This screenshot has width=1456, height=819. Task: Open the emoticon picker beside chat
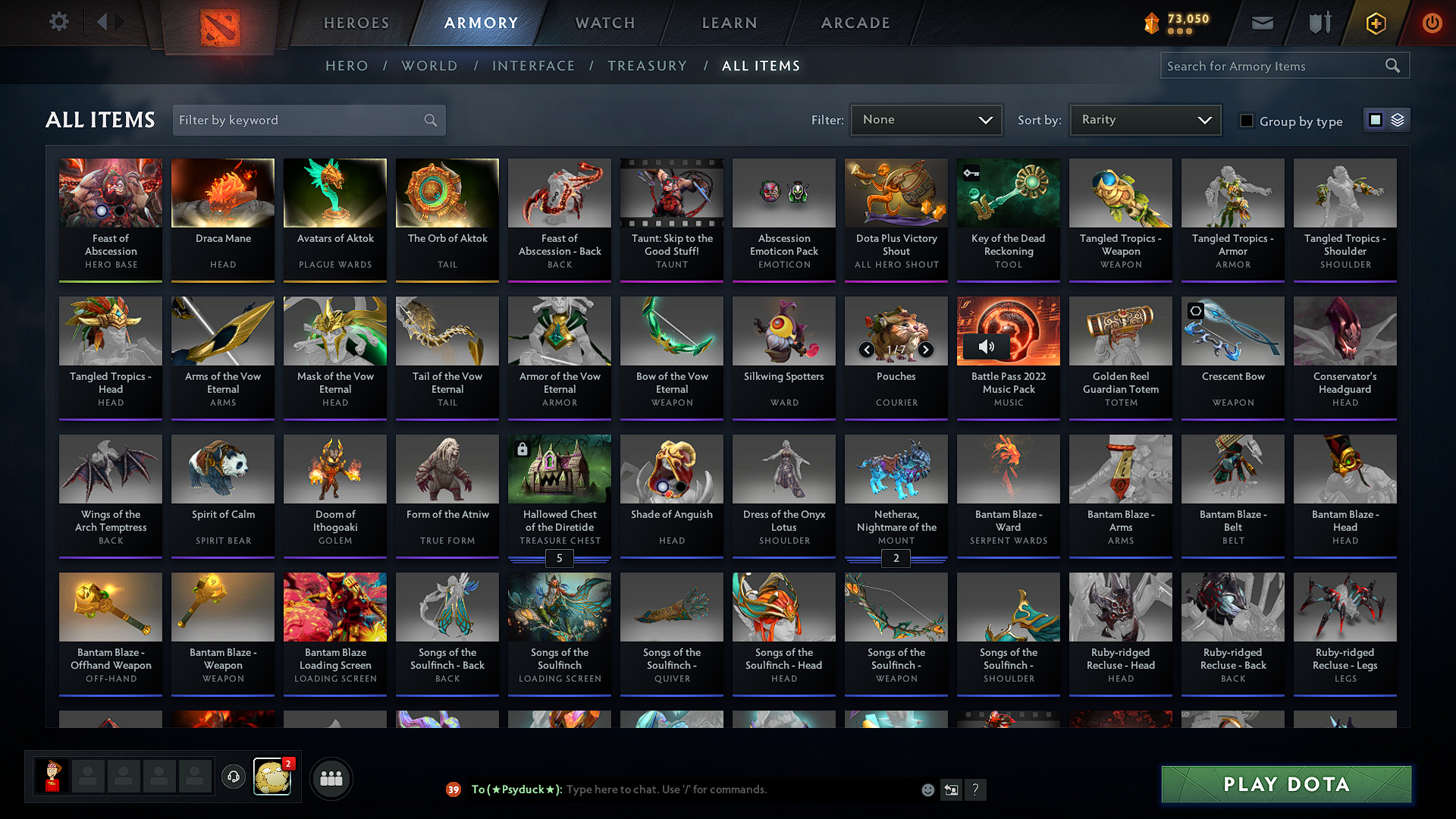(927, 789)
